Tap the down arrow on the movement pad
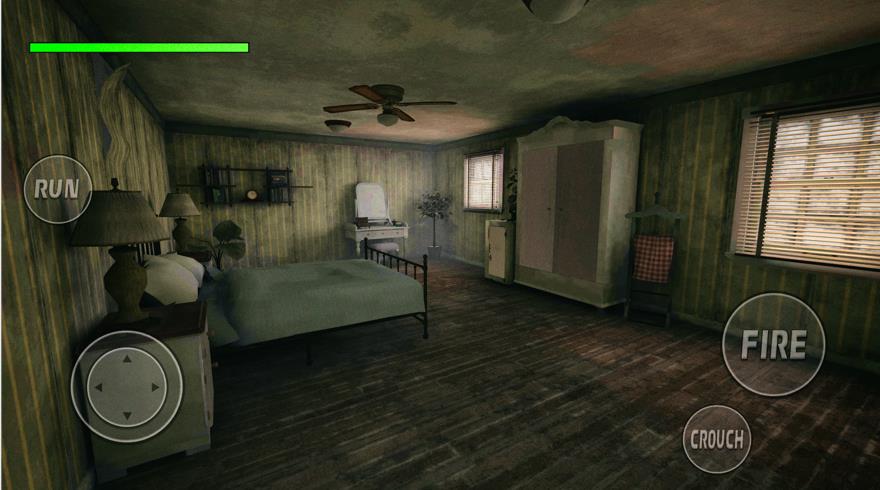This screenshot has height=490, width=880. tap(127, 414)
